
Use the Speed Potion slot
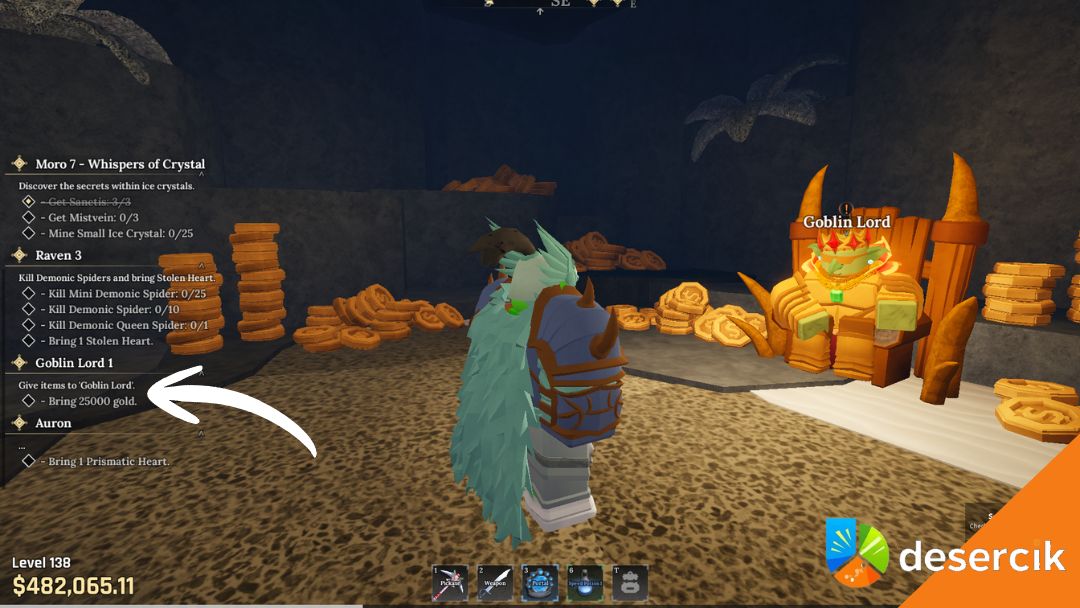585,583
